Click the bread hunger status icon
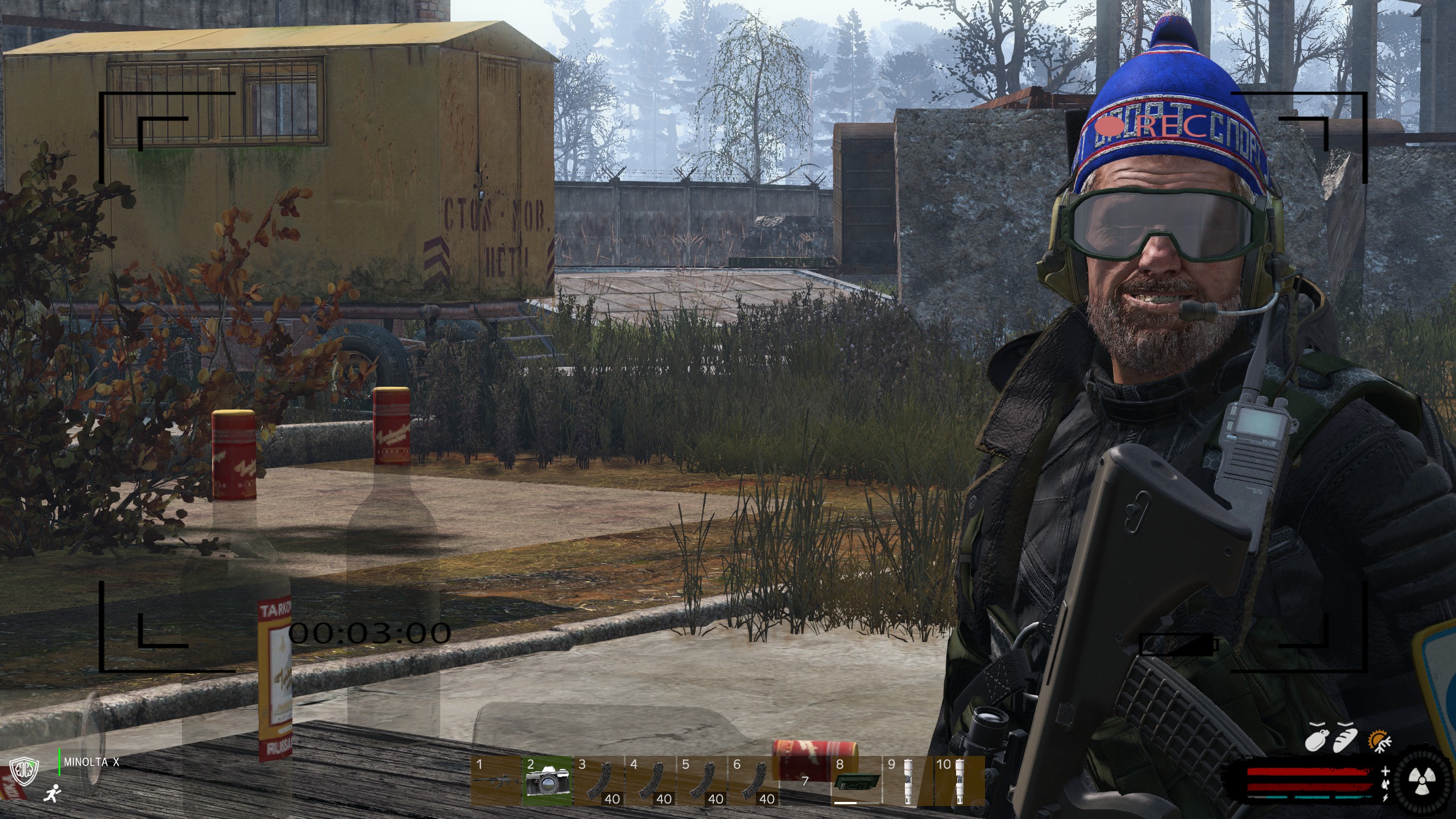The height and width of the screenshot is (819, 1456). [x=1346, y=739]
